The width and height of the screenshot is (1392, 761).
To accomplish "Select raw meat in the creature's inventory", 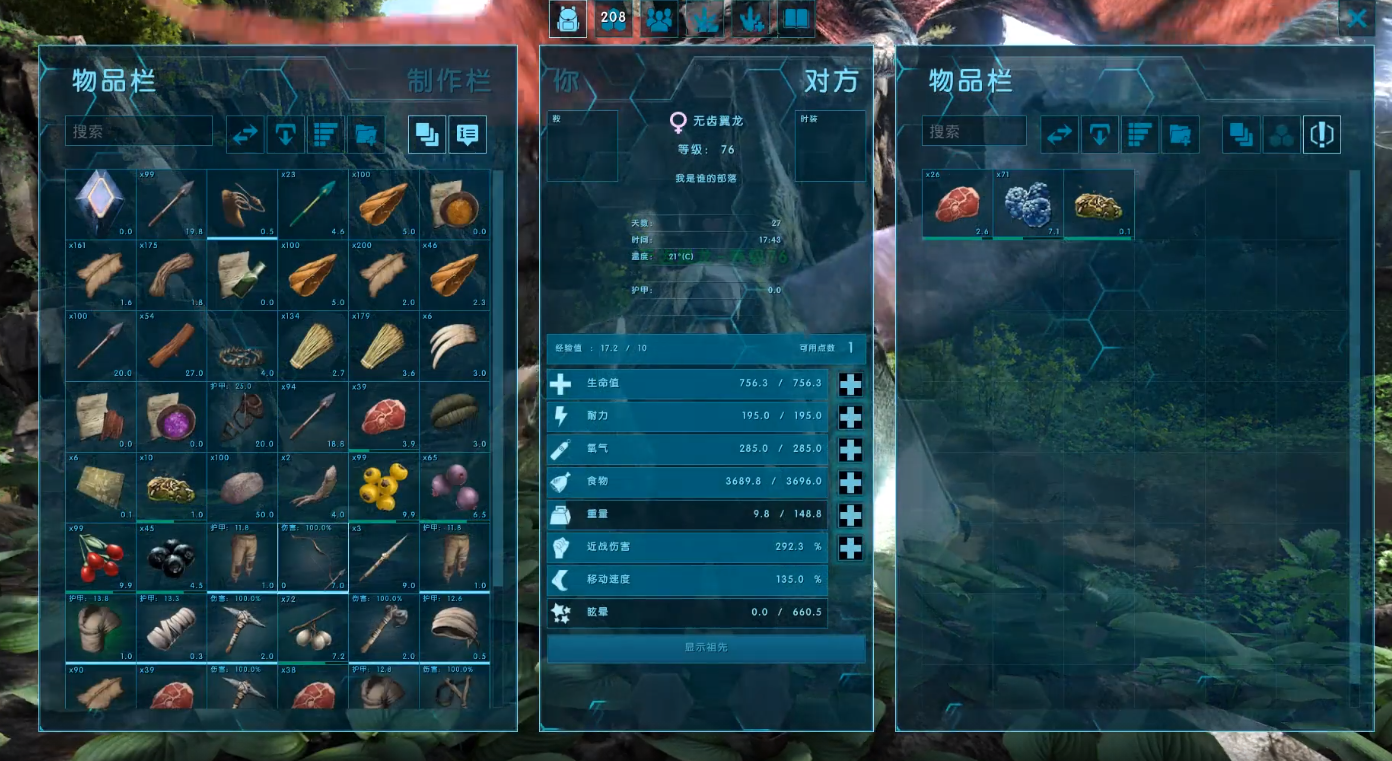I will [957, 204].
